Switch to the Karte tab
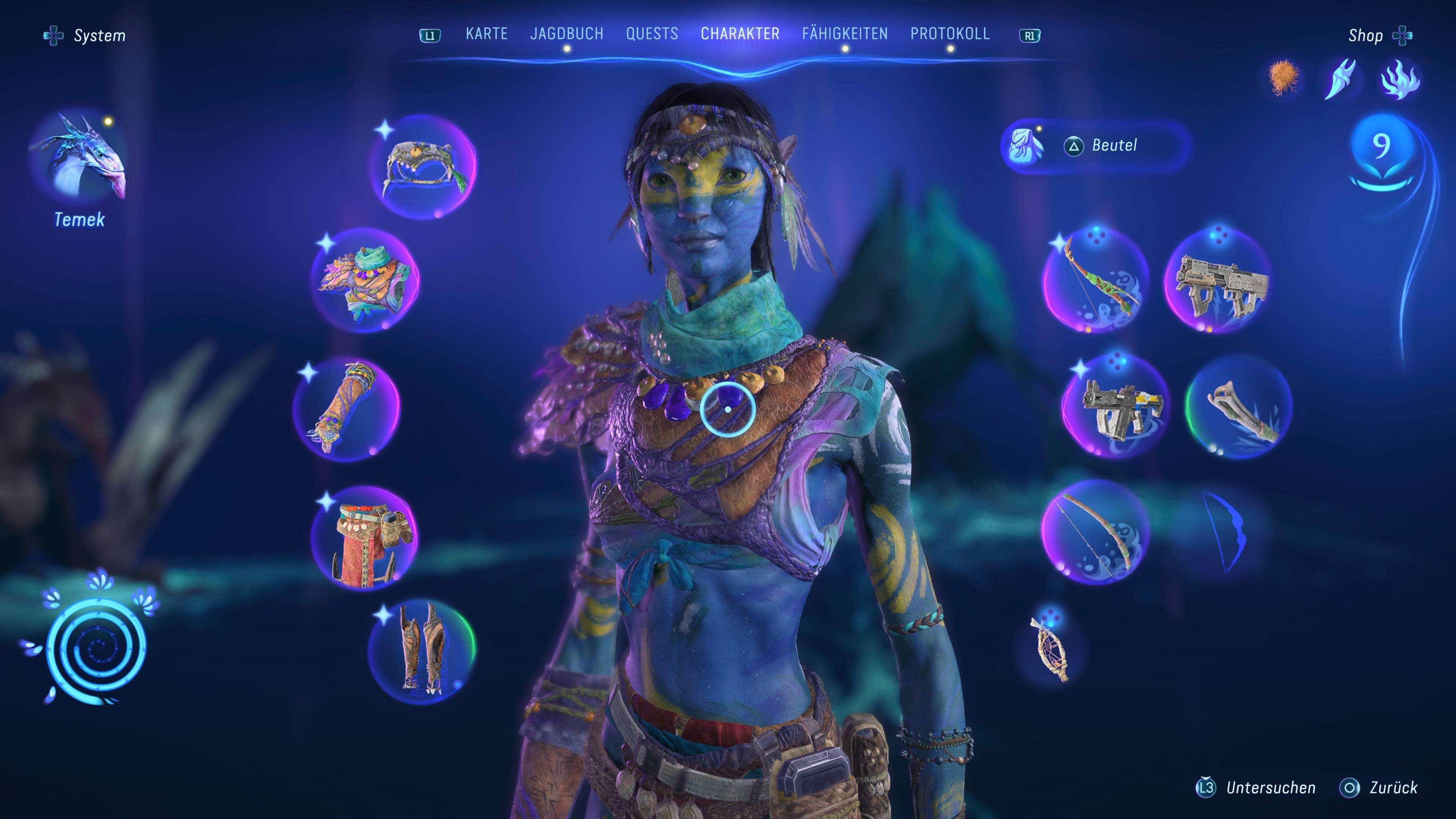Viewport: 1456px width, 819px height. 486,34
